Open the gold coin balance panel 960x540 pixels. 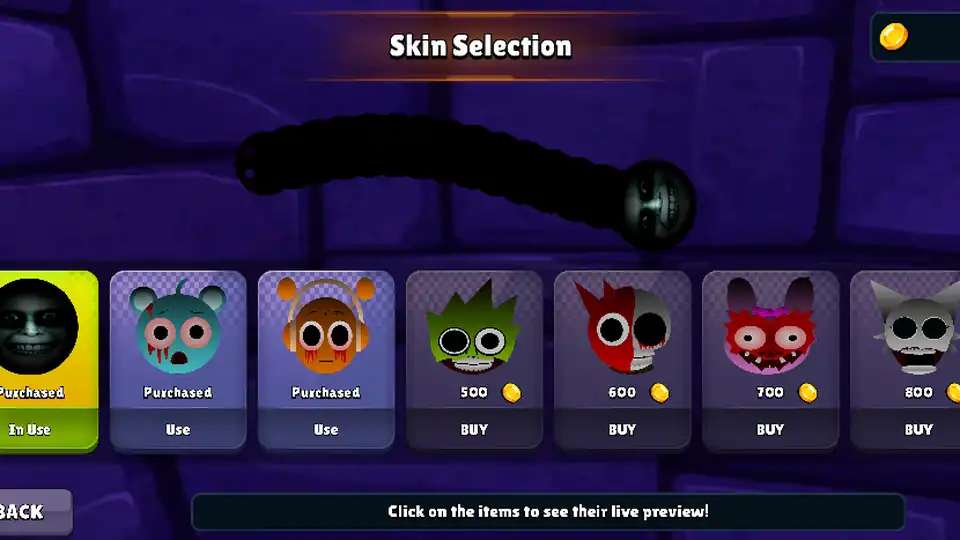915,38
